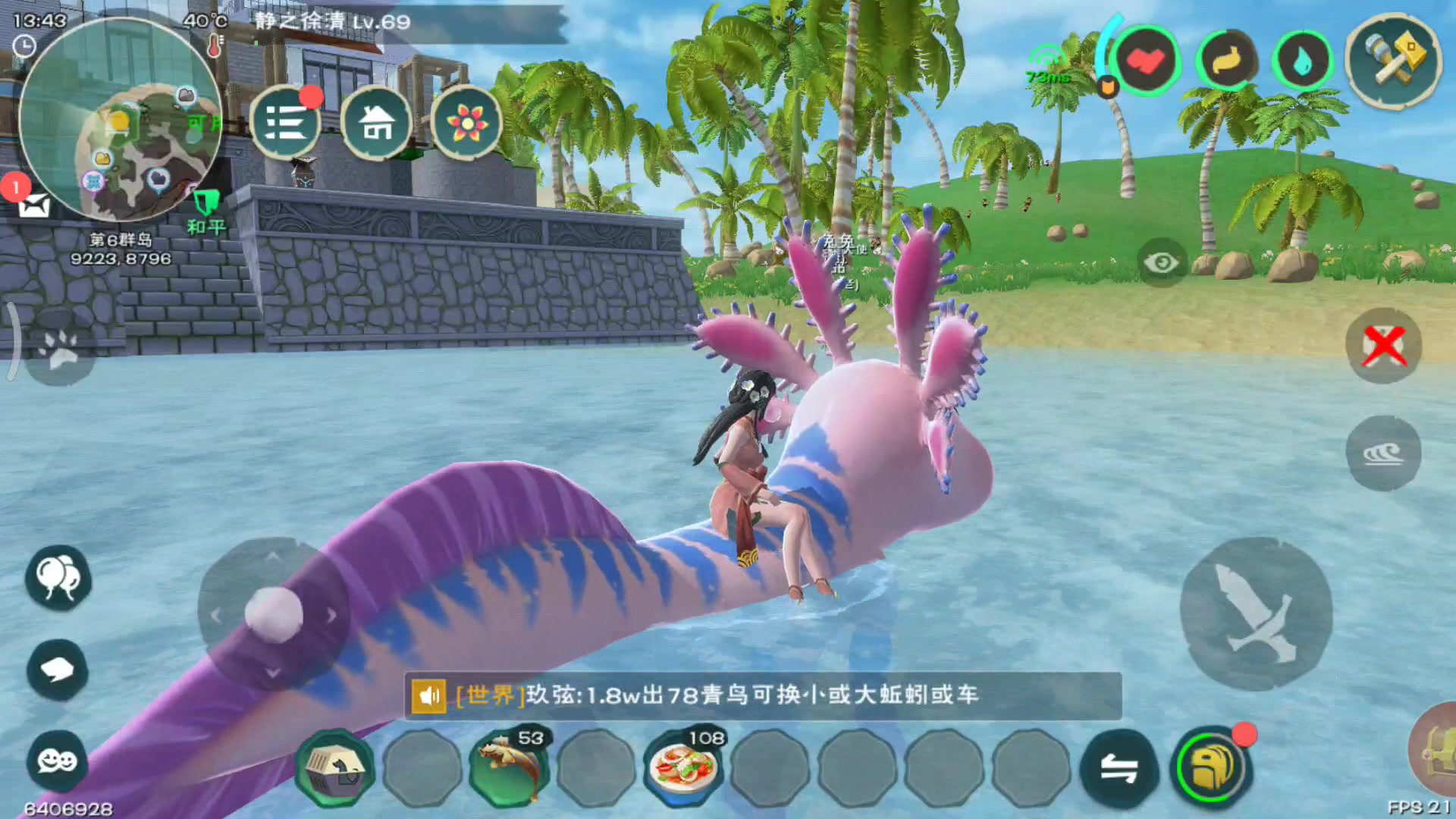Select the cooked dish hotbar slot

pyautogui.click(x=683, y=767)
